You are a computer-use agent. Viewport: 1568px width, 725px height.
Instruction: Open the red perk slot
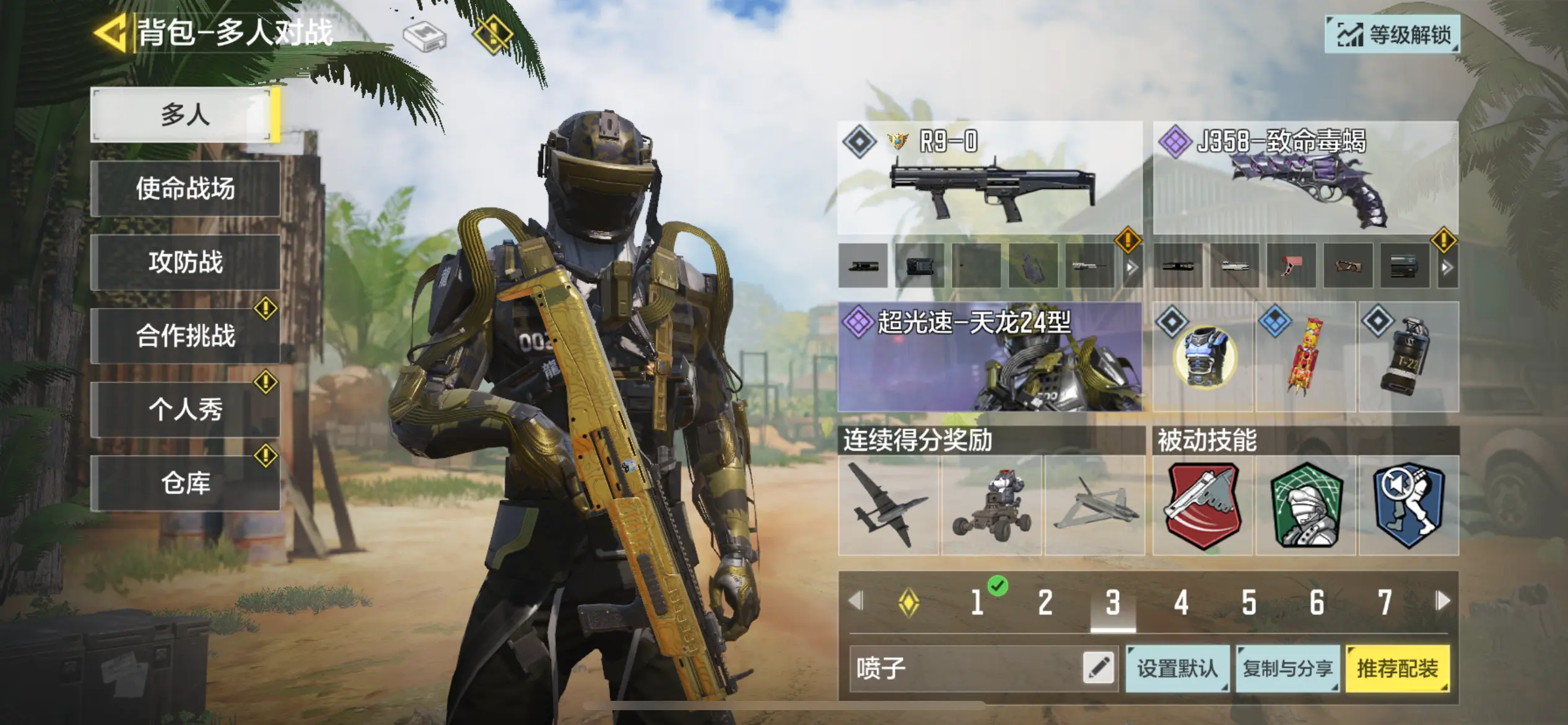(x=1203, y=506)
